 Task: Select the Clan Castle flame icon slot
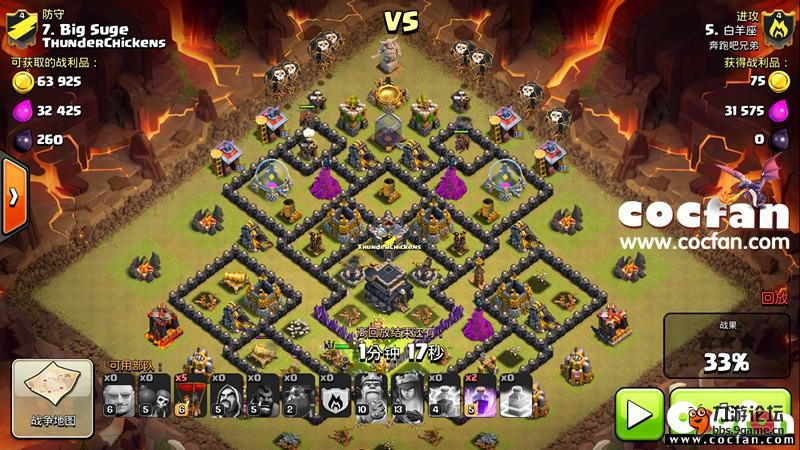tap(335, 396)
